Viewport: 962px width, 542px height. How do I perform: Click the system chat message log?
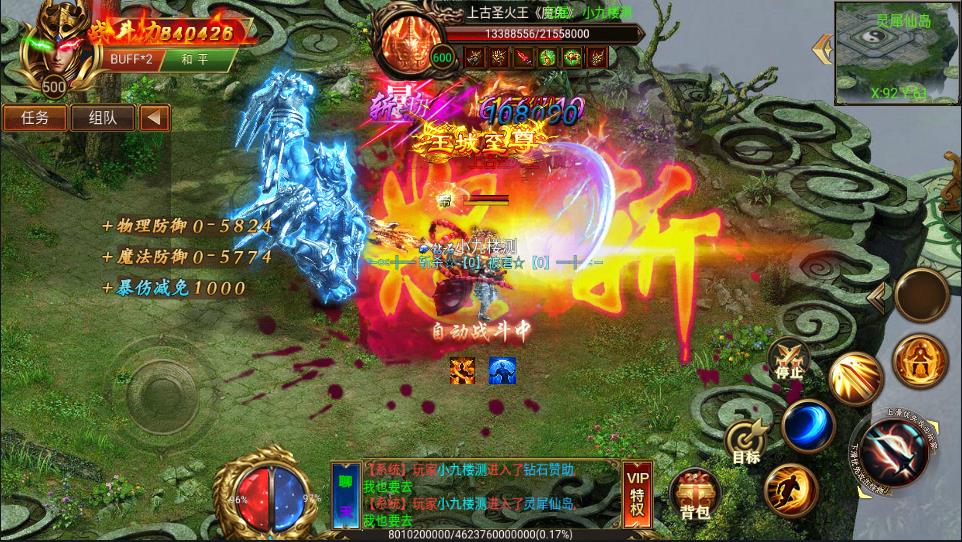click(x=475, y=494)
